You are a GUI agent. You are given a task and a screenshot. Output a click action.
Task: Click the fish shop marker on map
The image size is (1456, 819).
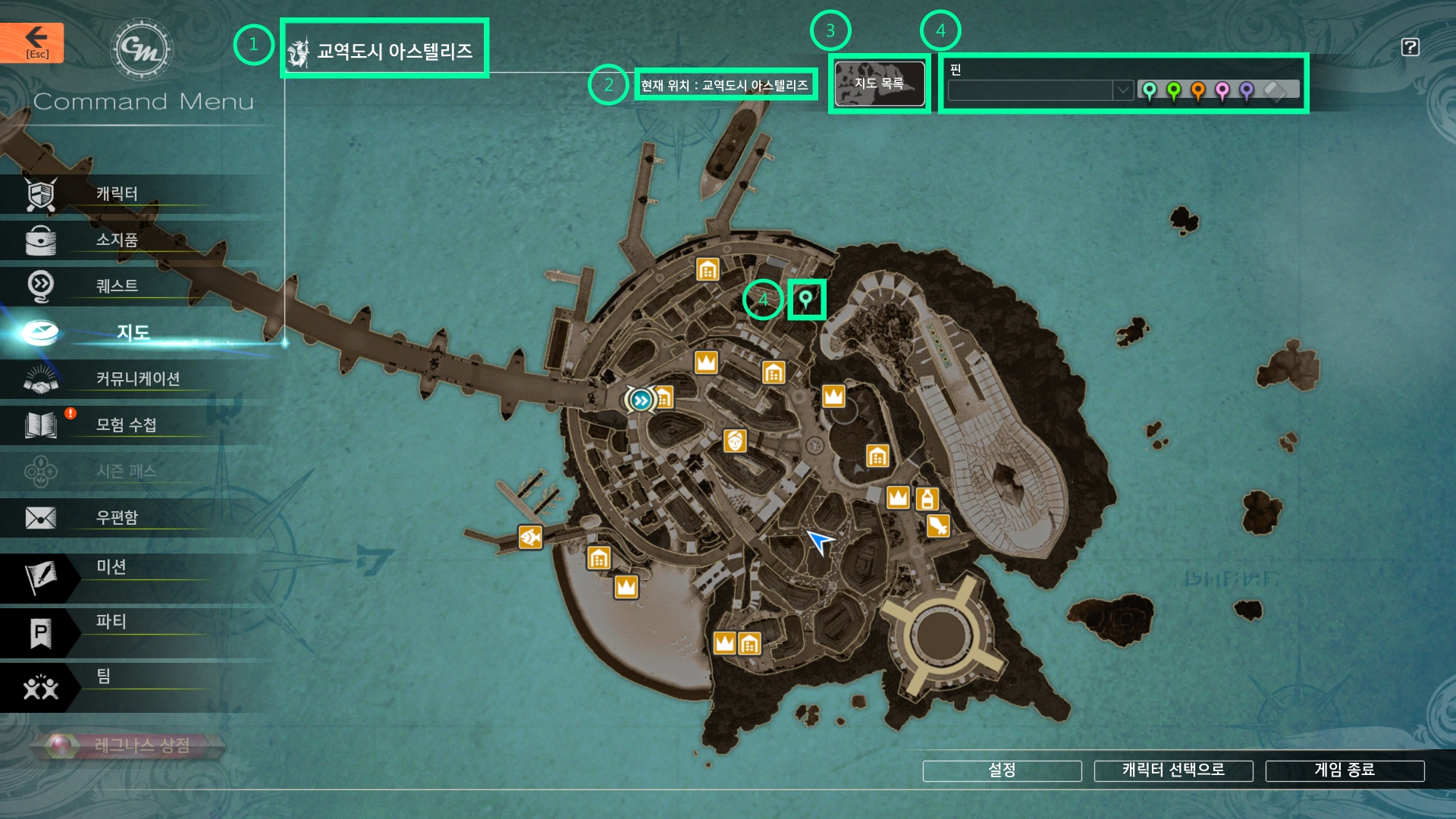coord(530,538)
